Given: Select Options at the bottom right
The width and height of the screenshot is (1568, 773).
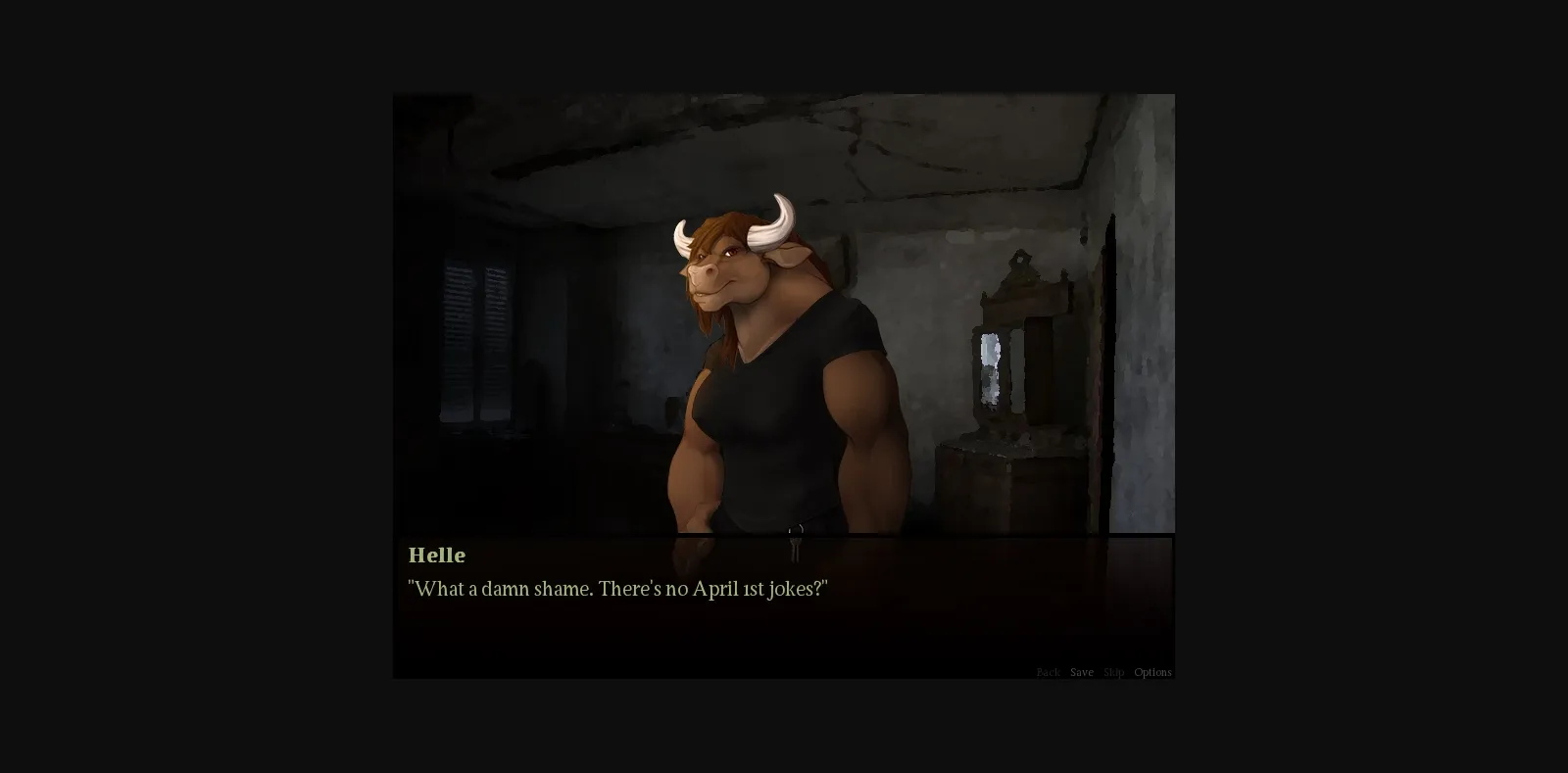Looking at the screenshot, I should pyautogui.click(x=1152, y=672).
